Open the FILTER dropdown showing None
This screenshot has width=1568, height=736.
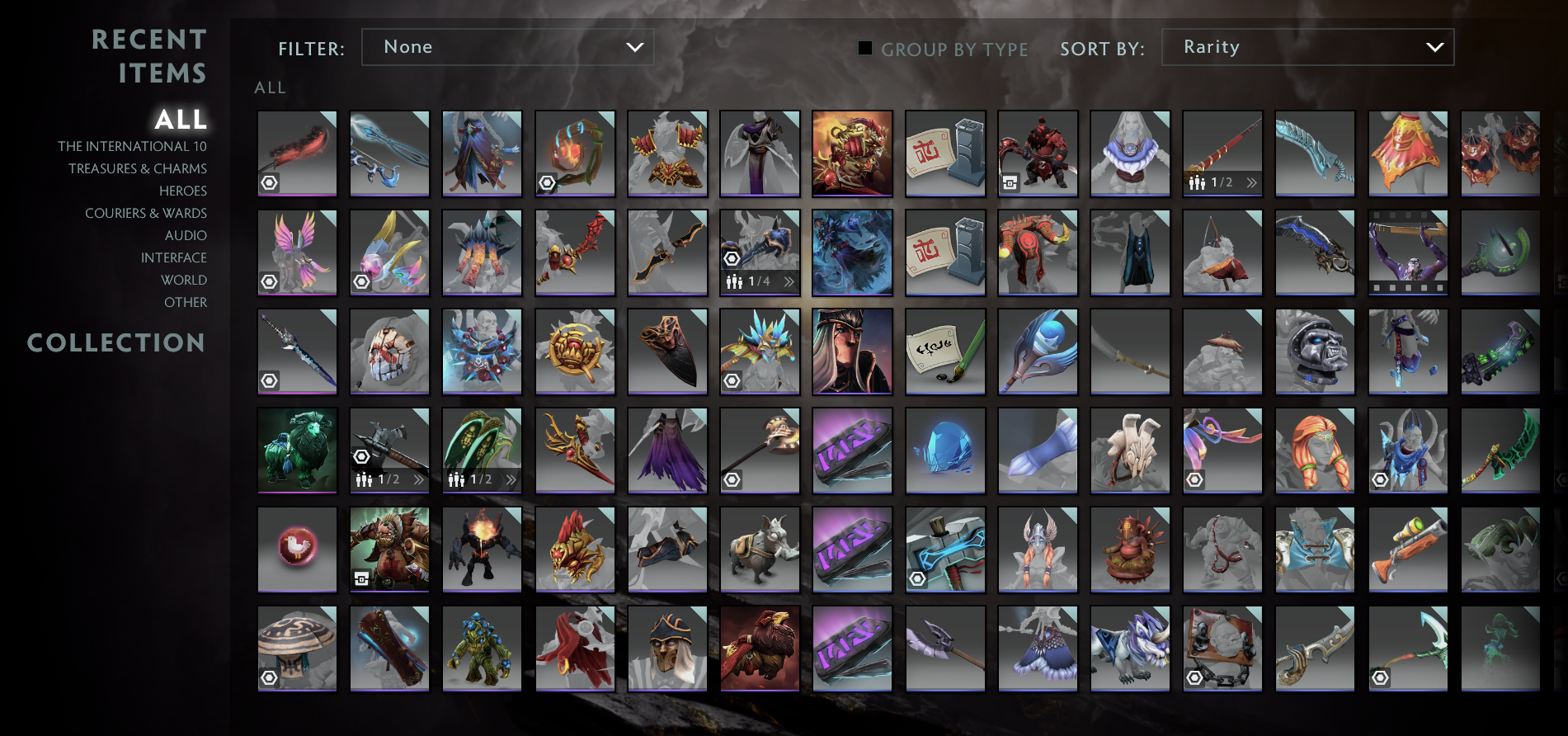tap(507, 47)
